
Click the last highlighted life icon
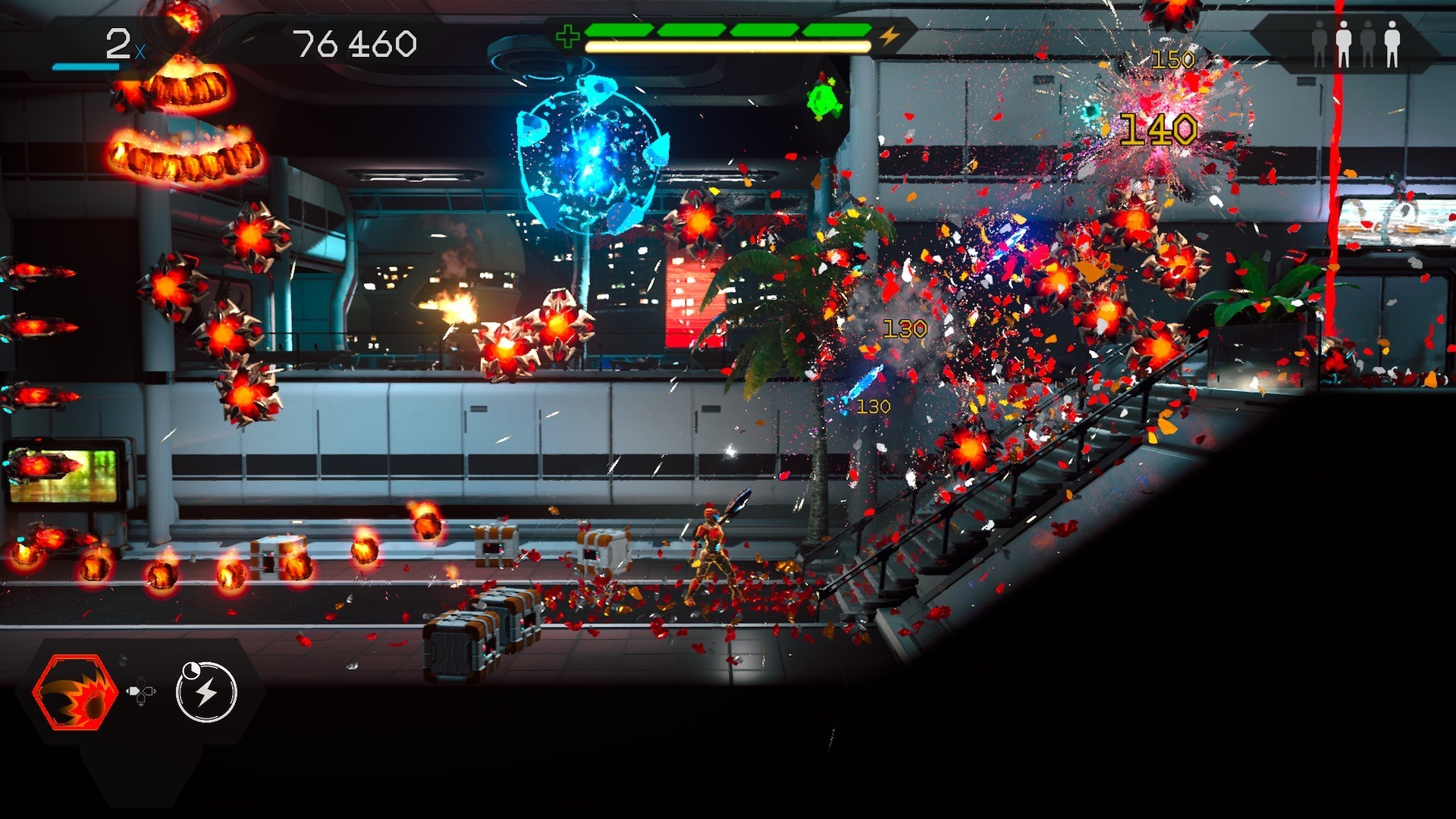1392,44
